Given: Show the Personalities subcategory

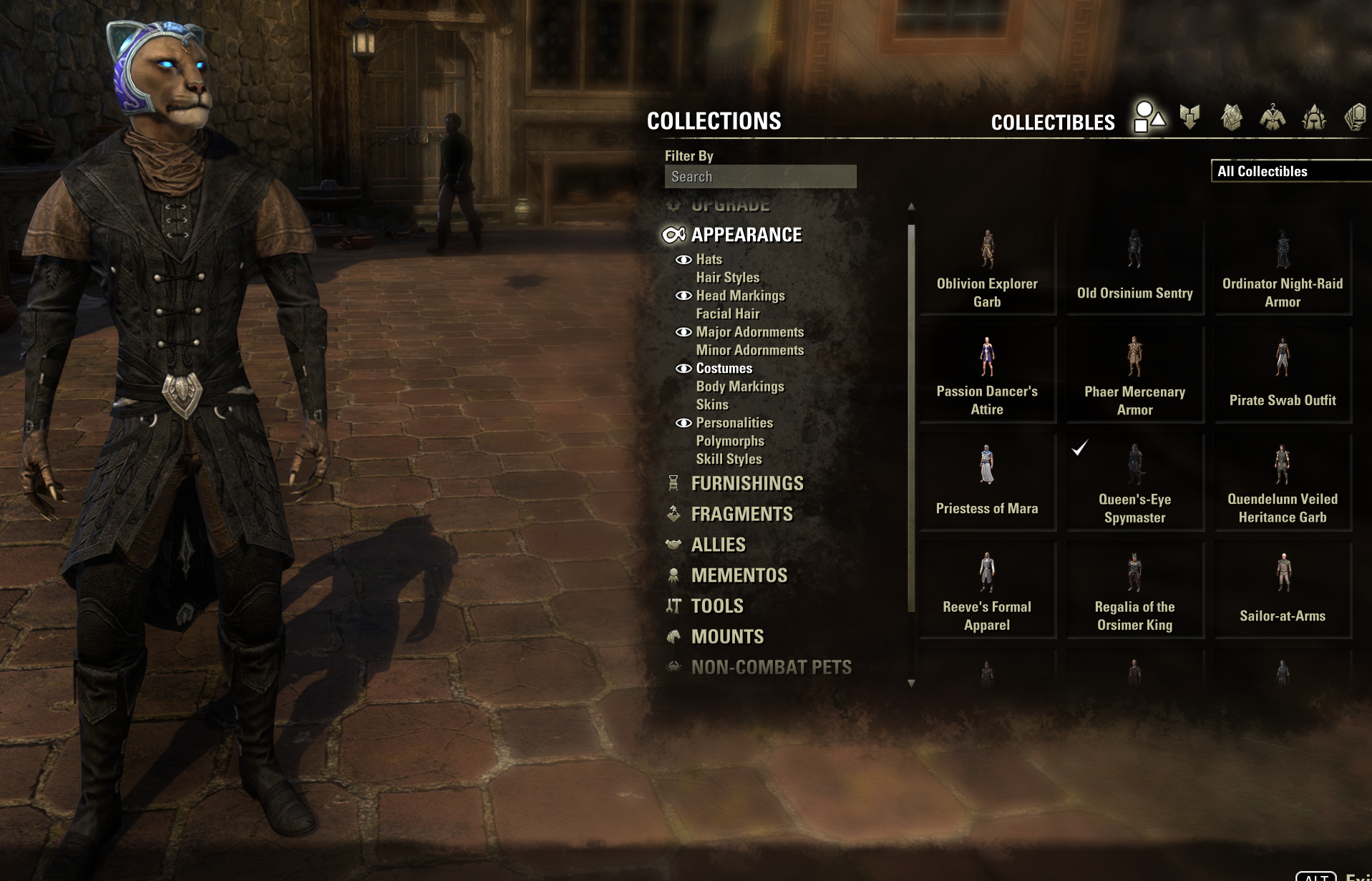Looking at the screenshot, I should coord(734,422).
